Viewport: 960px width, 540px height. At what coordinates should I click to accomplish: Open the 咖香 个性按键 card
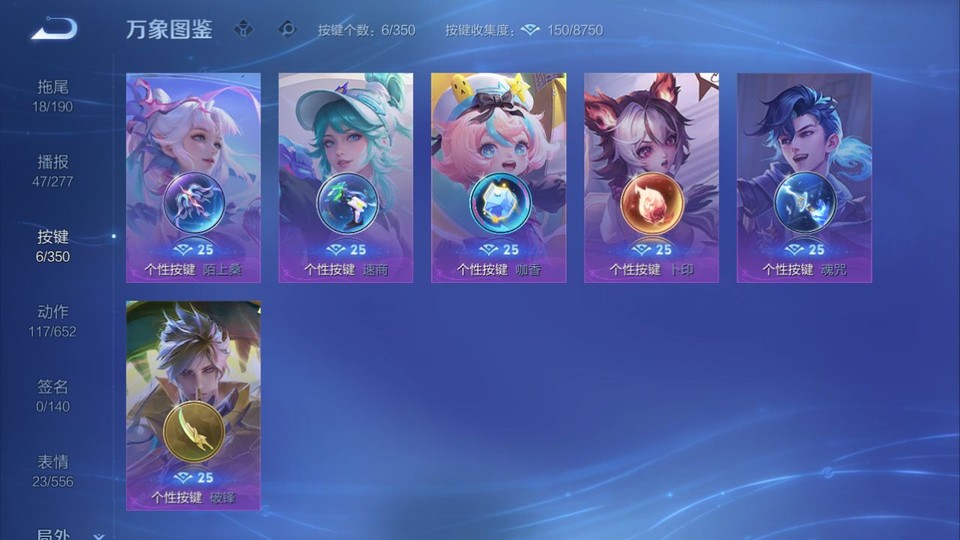click(x=498, y=177)
